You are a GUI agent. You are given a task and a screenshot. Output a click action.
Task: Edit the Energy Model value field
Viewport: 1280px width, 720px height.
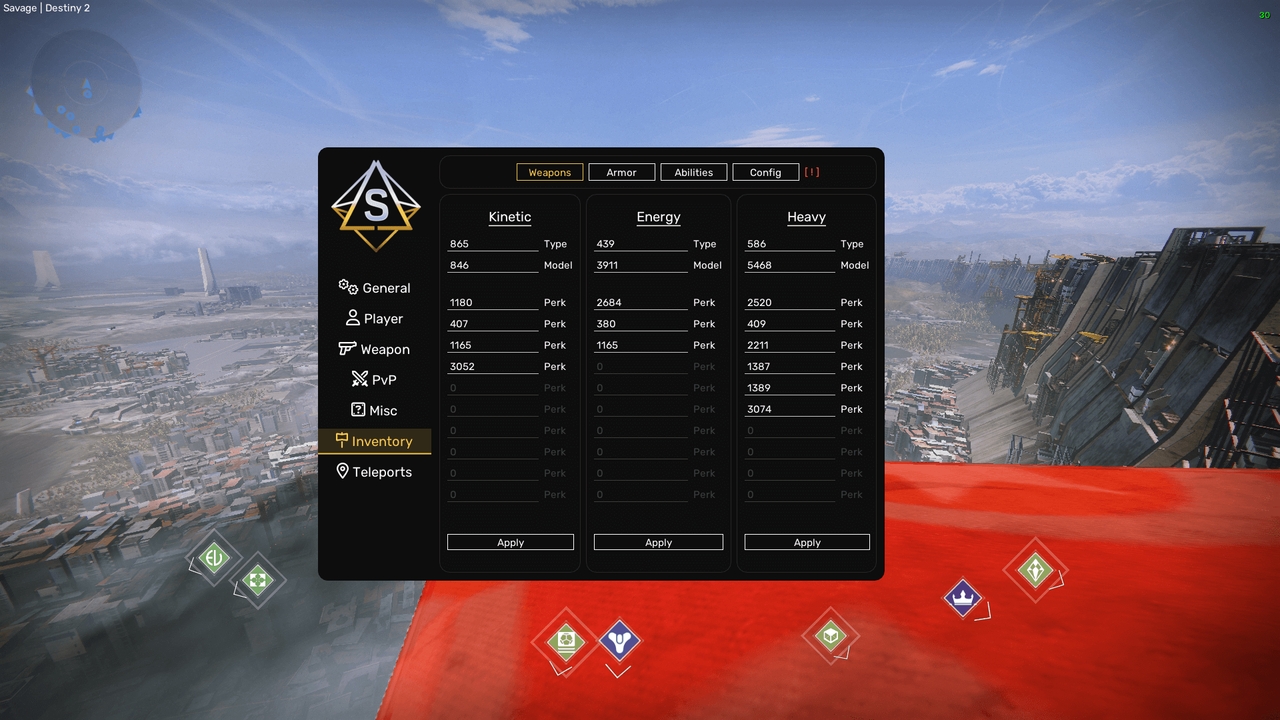point(640,265)
